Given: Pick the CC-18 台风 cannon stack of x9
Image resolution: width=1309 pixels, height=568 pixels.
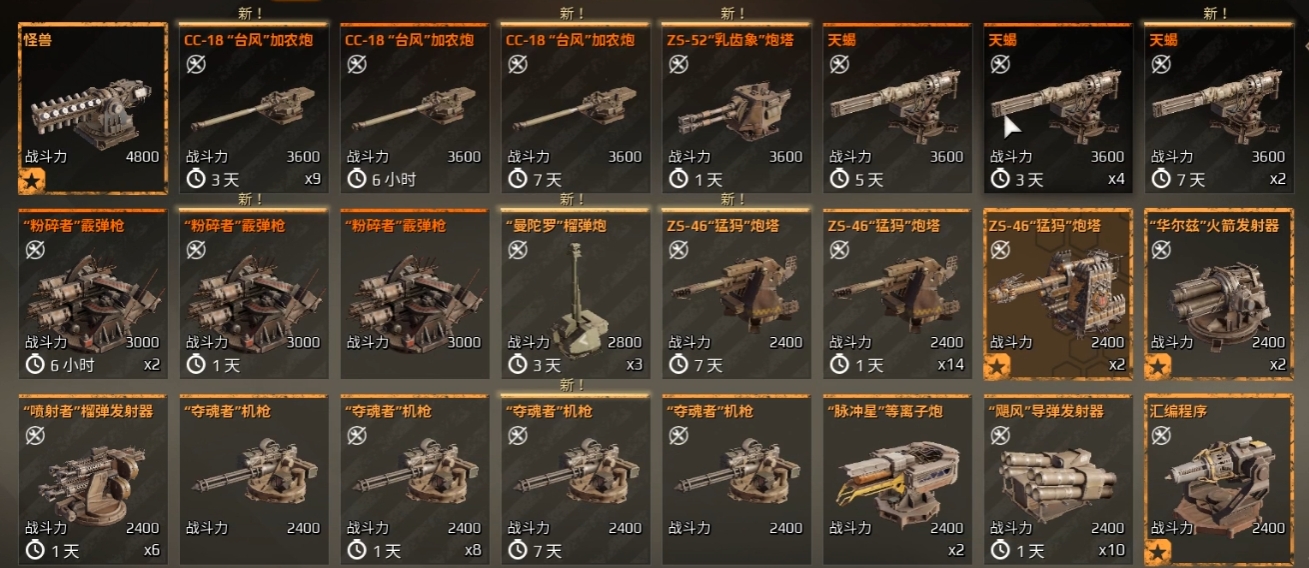Looking at the screenshot, I should click(x=253, y=108).
